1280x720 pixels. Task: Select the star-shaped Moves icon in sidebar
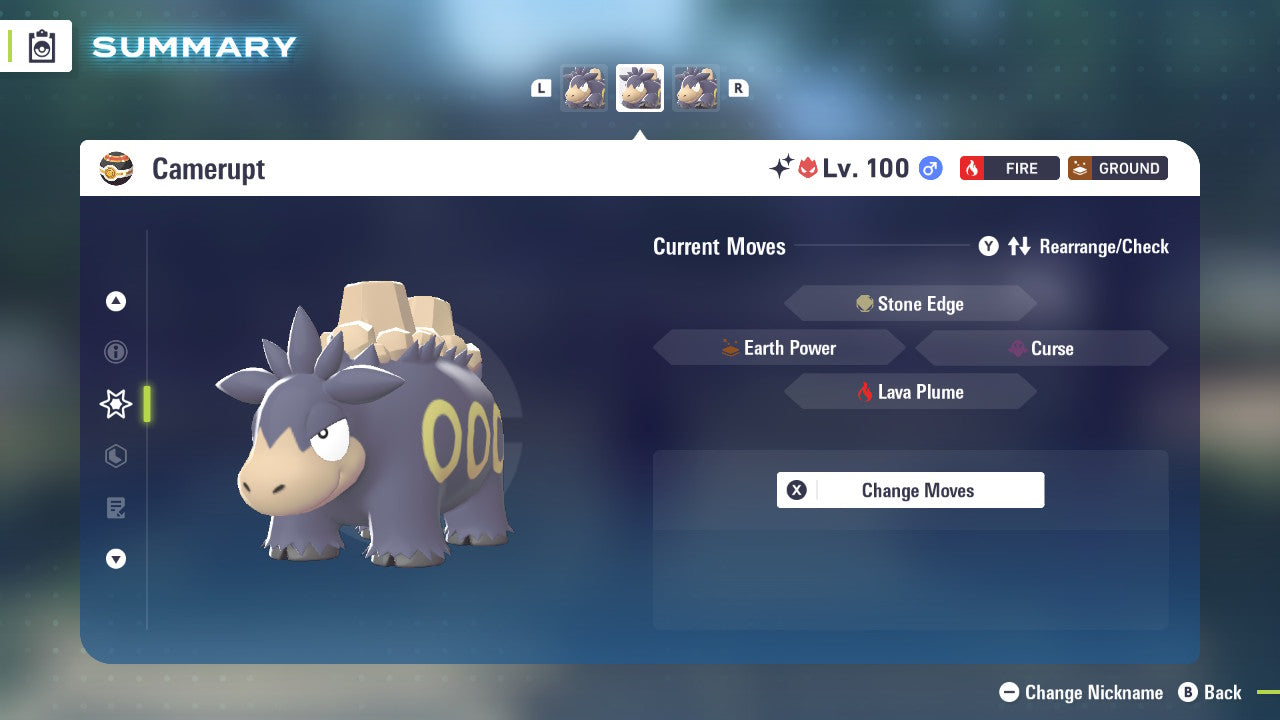115,404
